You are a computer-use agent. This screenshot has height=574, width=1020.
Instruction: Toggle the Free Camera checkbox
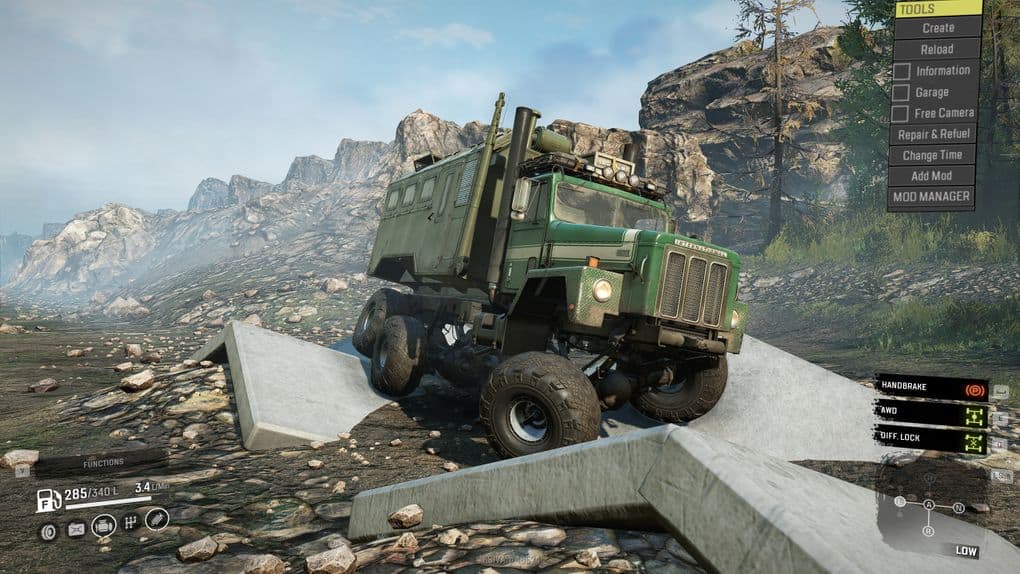click(x=901, y=113)
